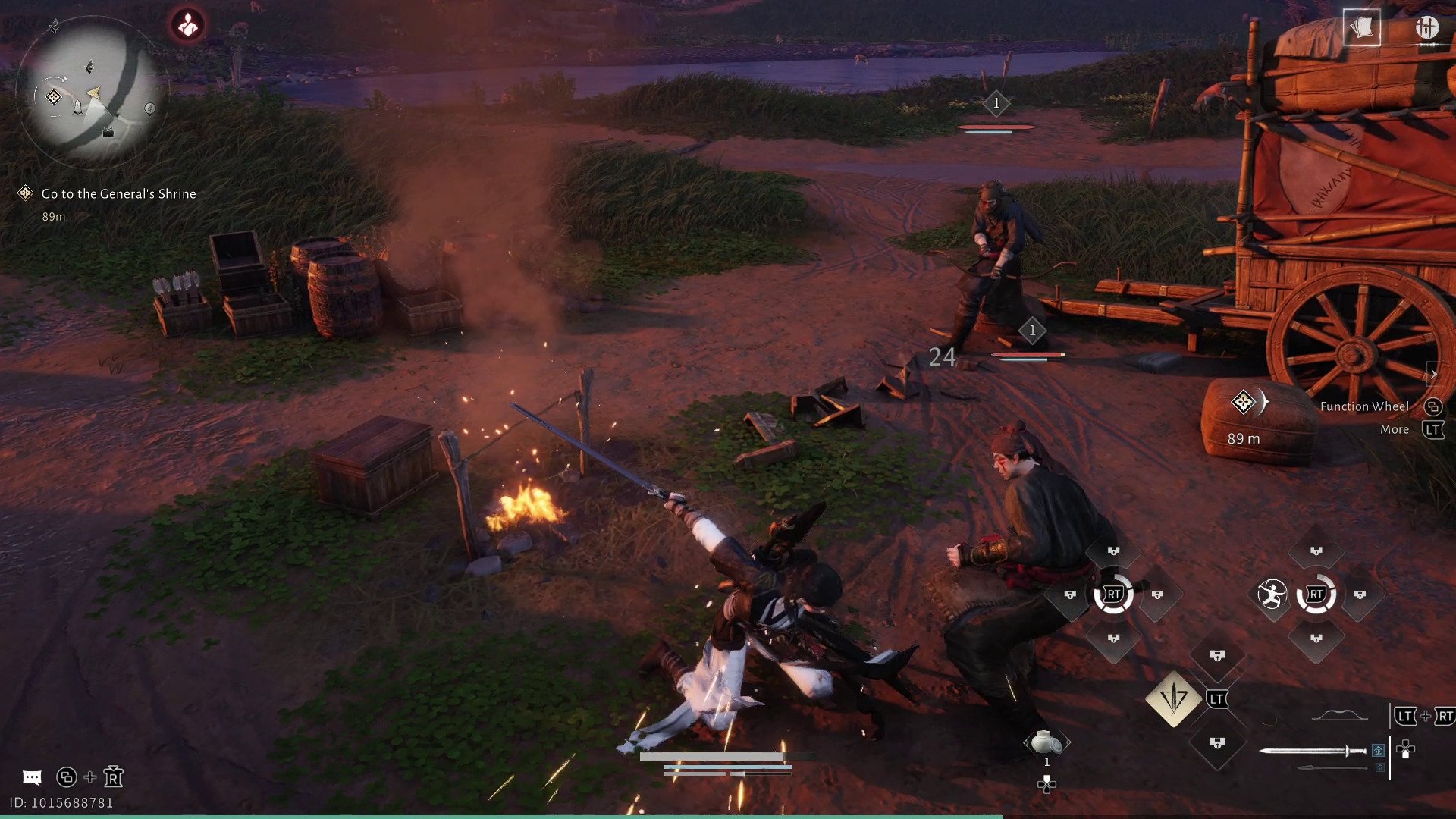Open the stacked cards icon

click(x=1361, y=28)
